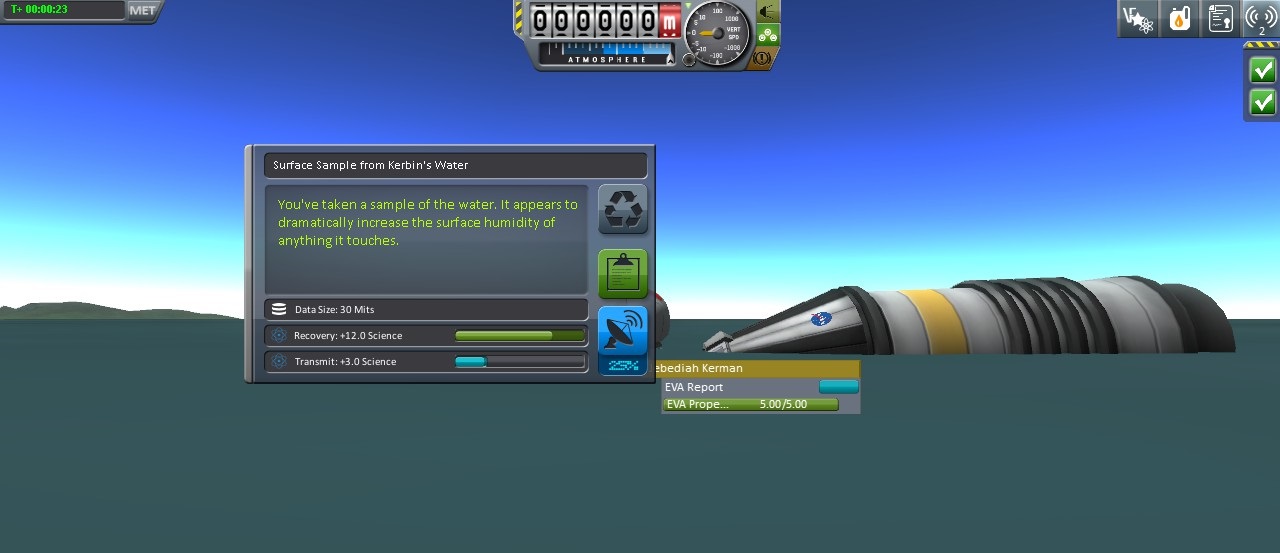Discard the surface sample with the recycle button
Viewport: 1280px width, 553px height.
click(x=622, y=209)
